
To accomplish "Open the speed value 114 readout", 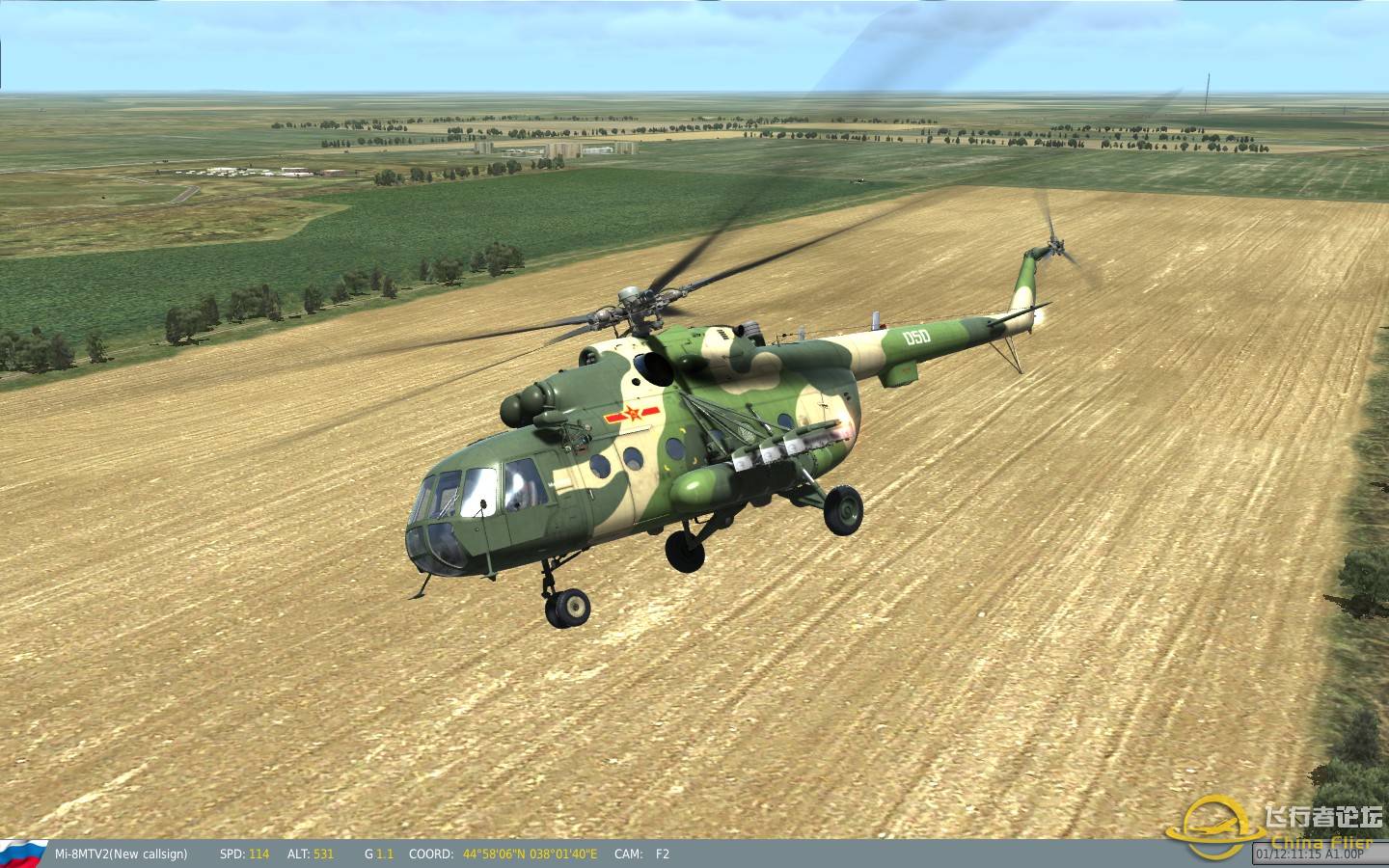I will click(257, 854).
